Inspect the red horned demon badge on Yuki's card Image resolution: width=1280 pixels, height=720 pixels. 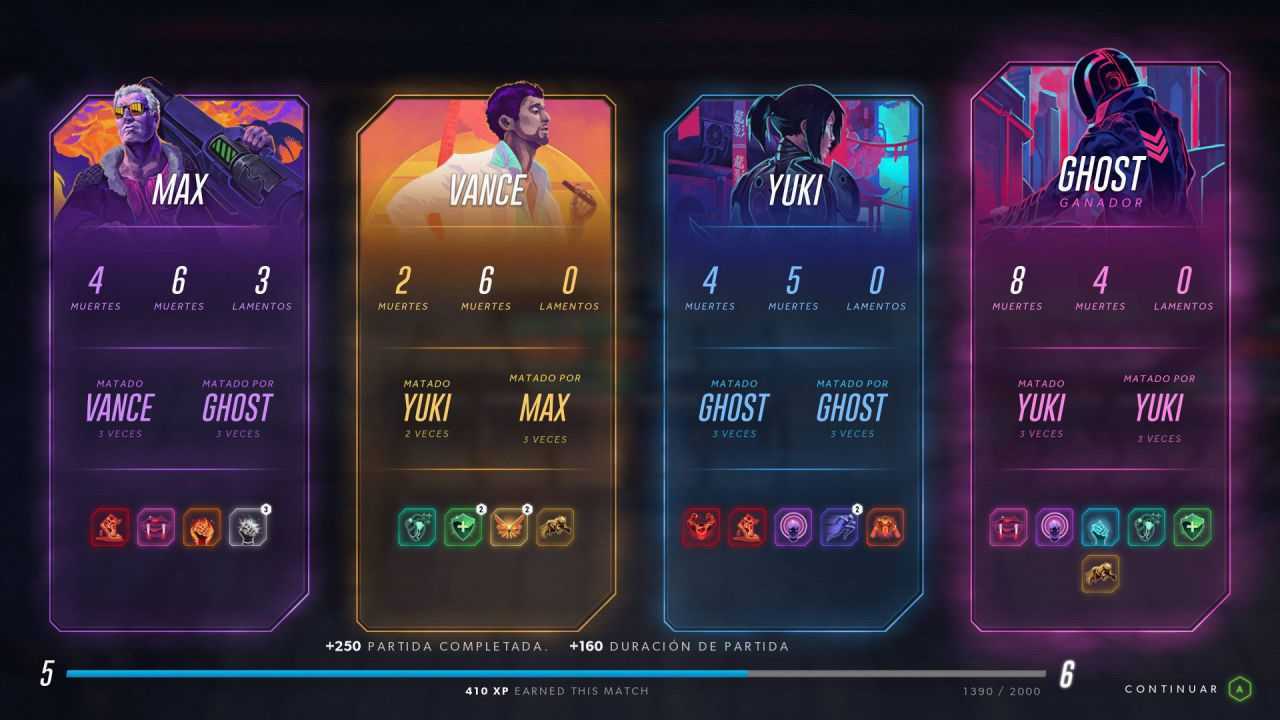click(x=700, y=527)
